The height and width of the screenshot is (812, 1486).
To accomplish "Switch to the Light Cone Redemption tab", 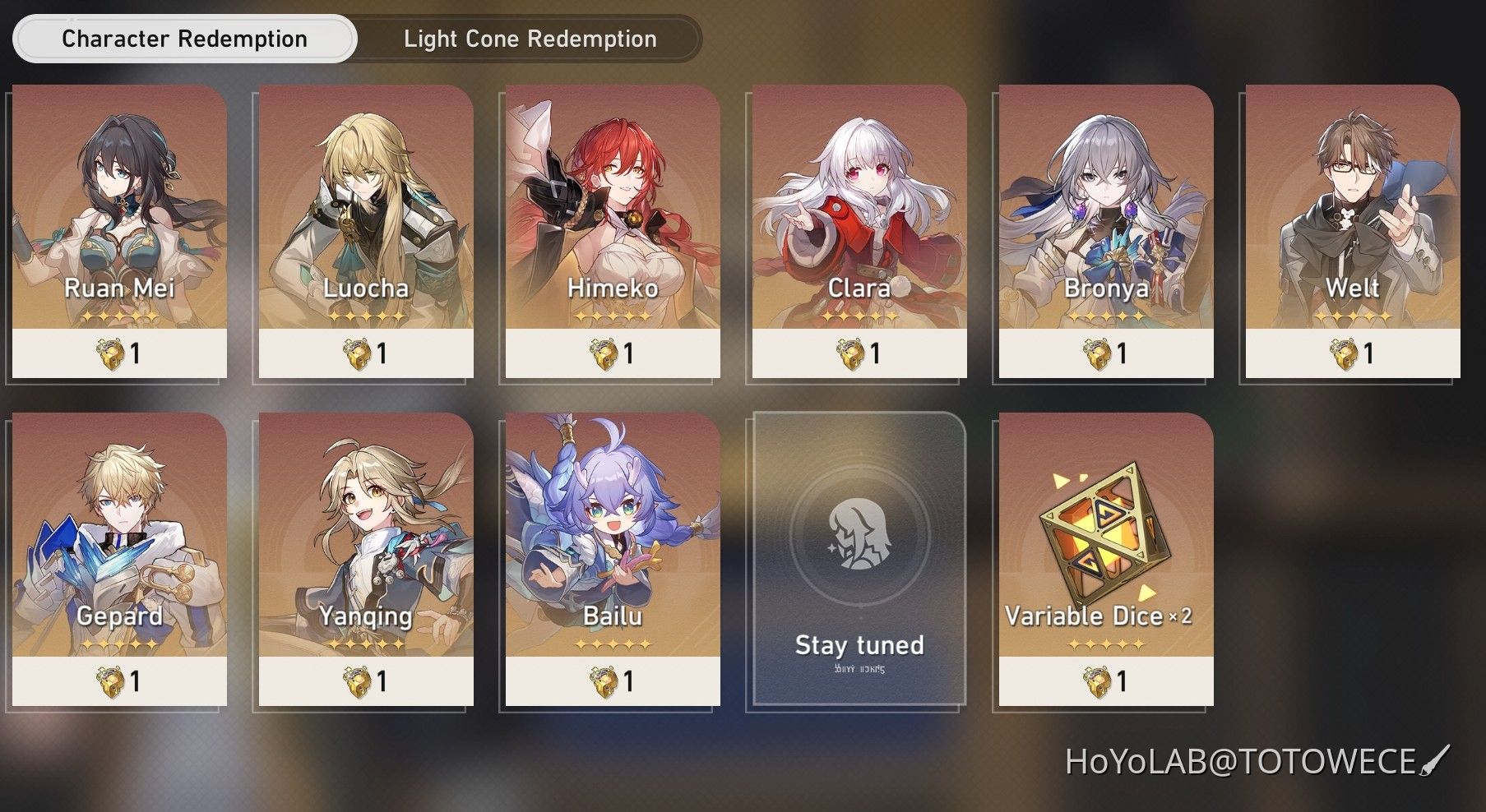I will click(529, 38).
